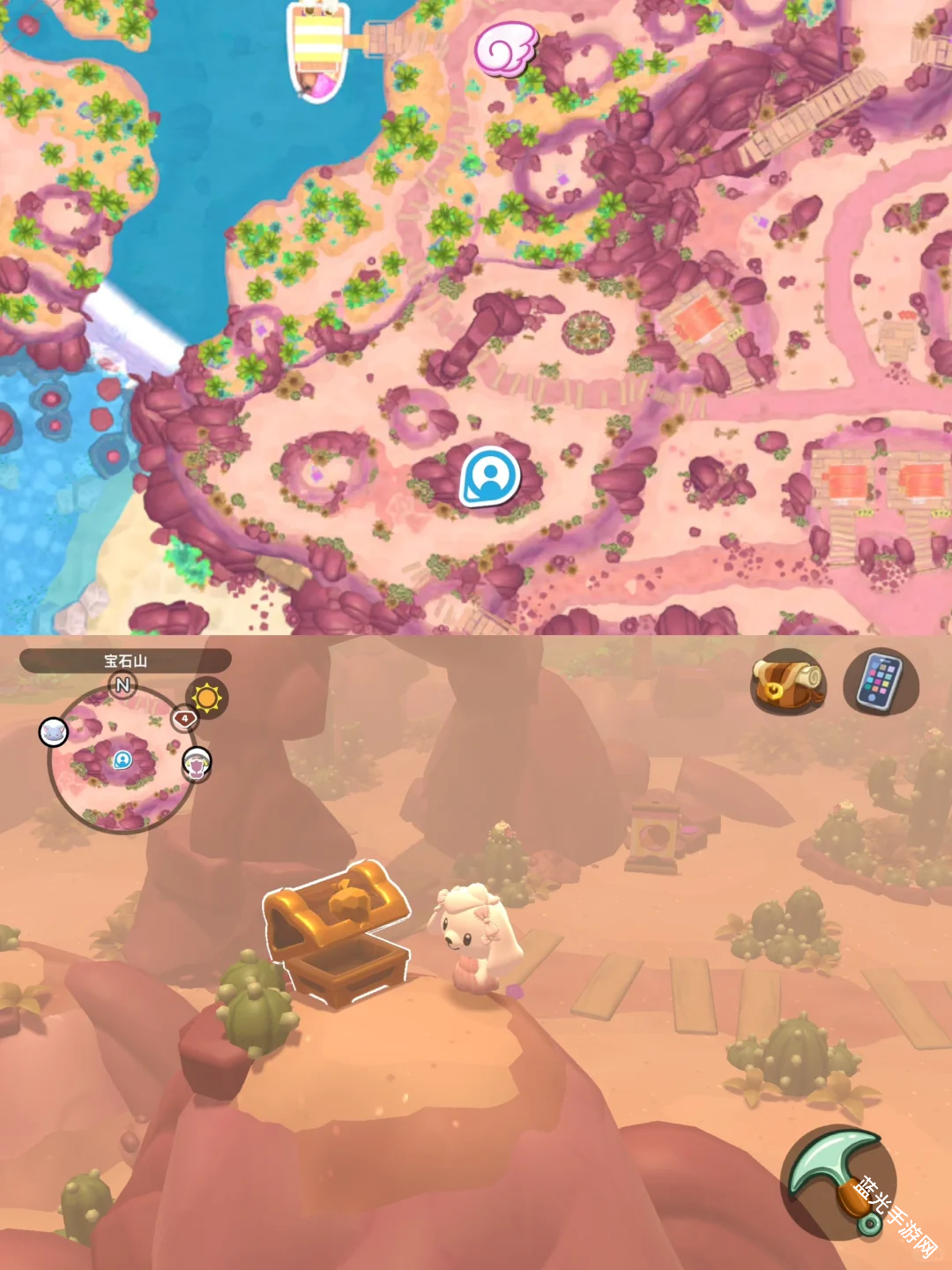
Task: Click the blue player location marker on the large map
Action: coord(490,477)
